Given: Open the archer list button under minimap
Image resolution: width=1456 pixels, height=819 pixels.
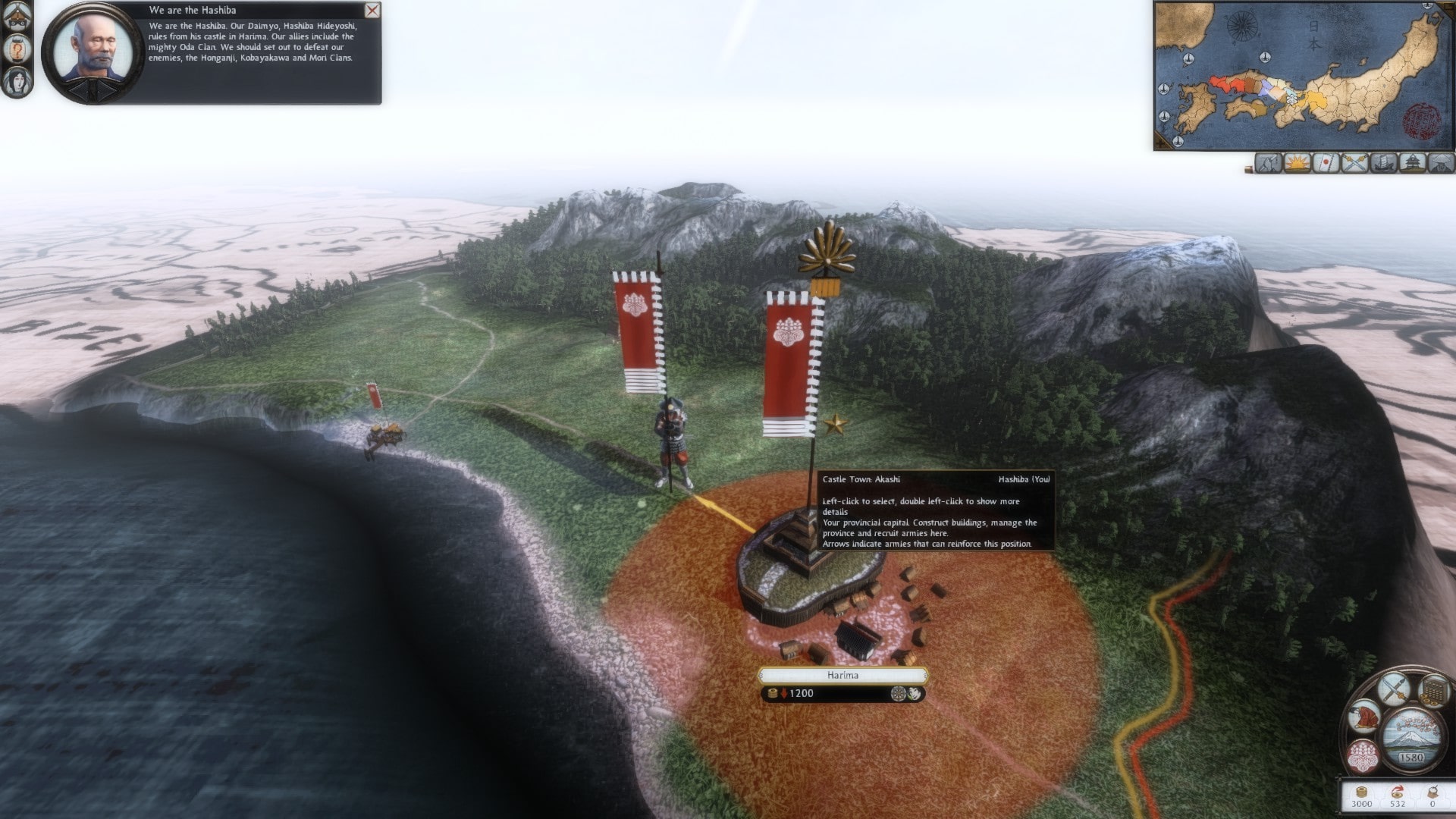Looking at the screenshot, I should 1269,162.
